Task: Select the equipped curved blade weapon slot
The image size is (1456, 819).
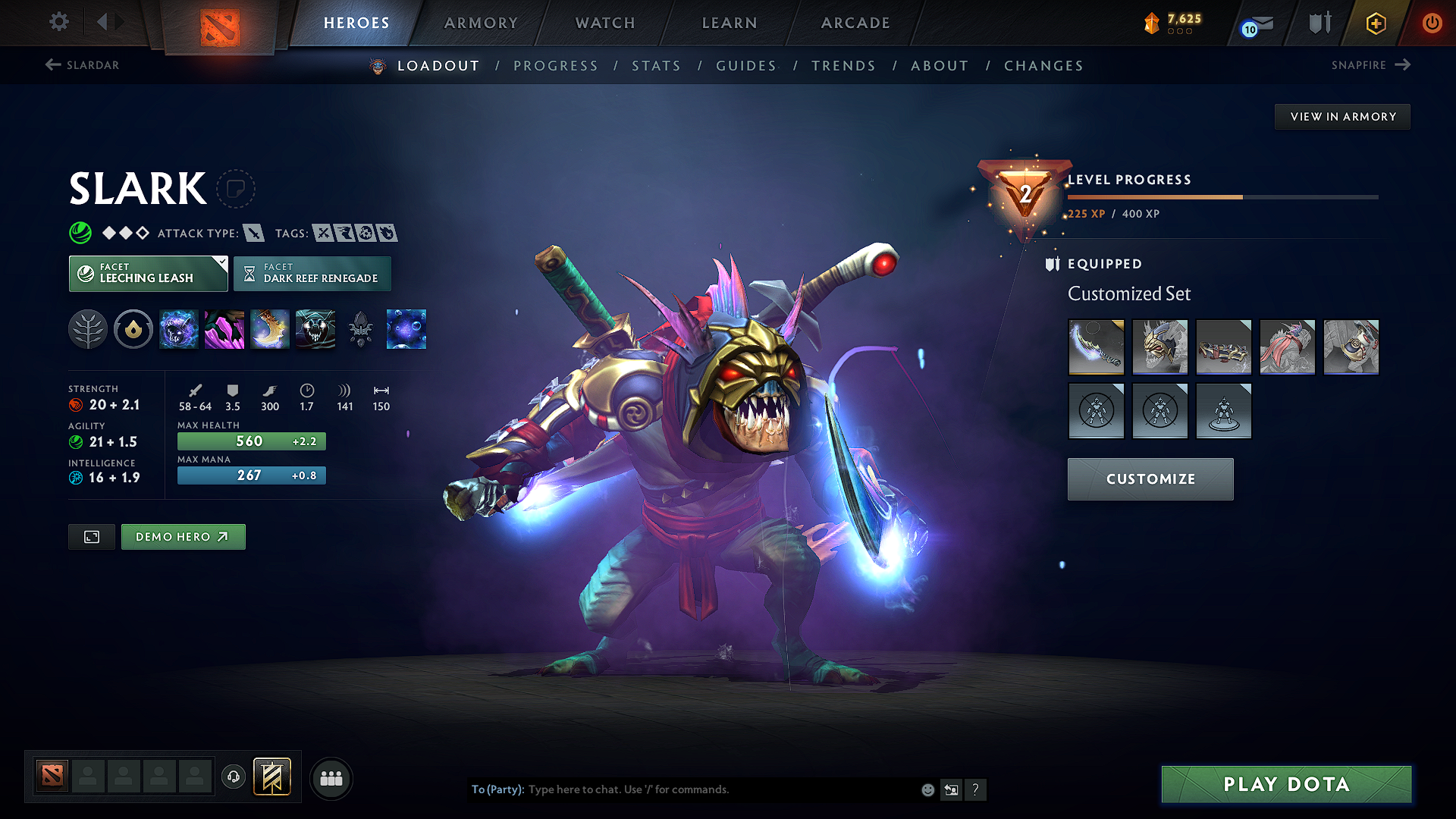Action: (1096, 347)
